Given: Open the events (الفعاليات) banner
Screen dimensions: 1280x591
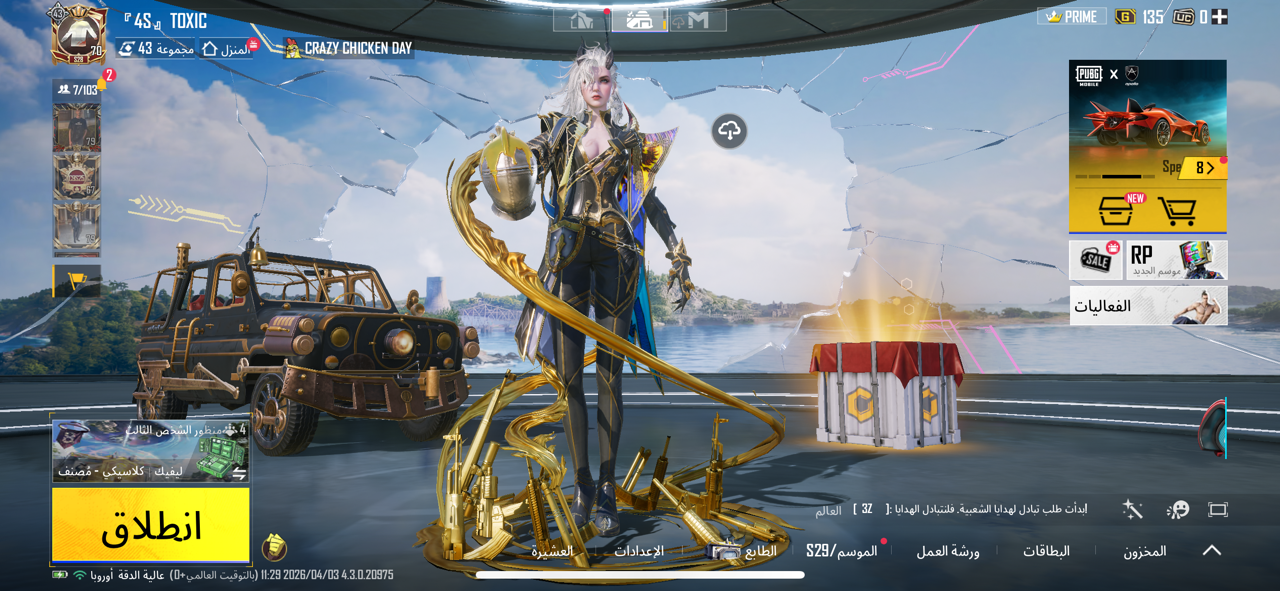Looking at the screenshot, I should click(x=1148, y=306).
